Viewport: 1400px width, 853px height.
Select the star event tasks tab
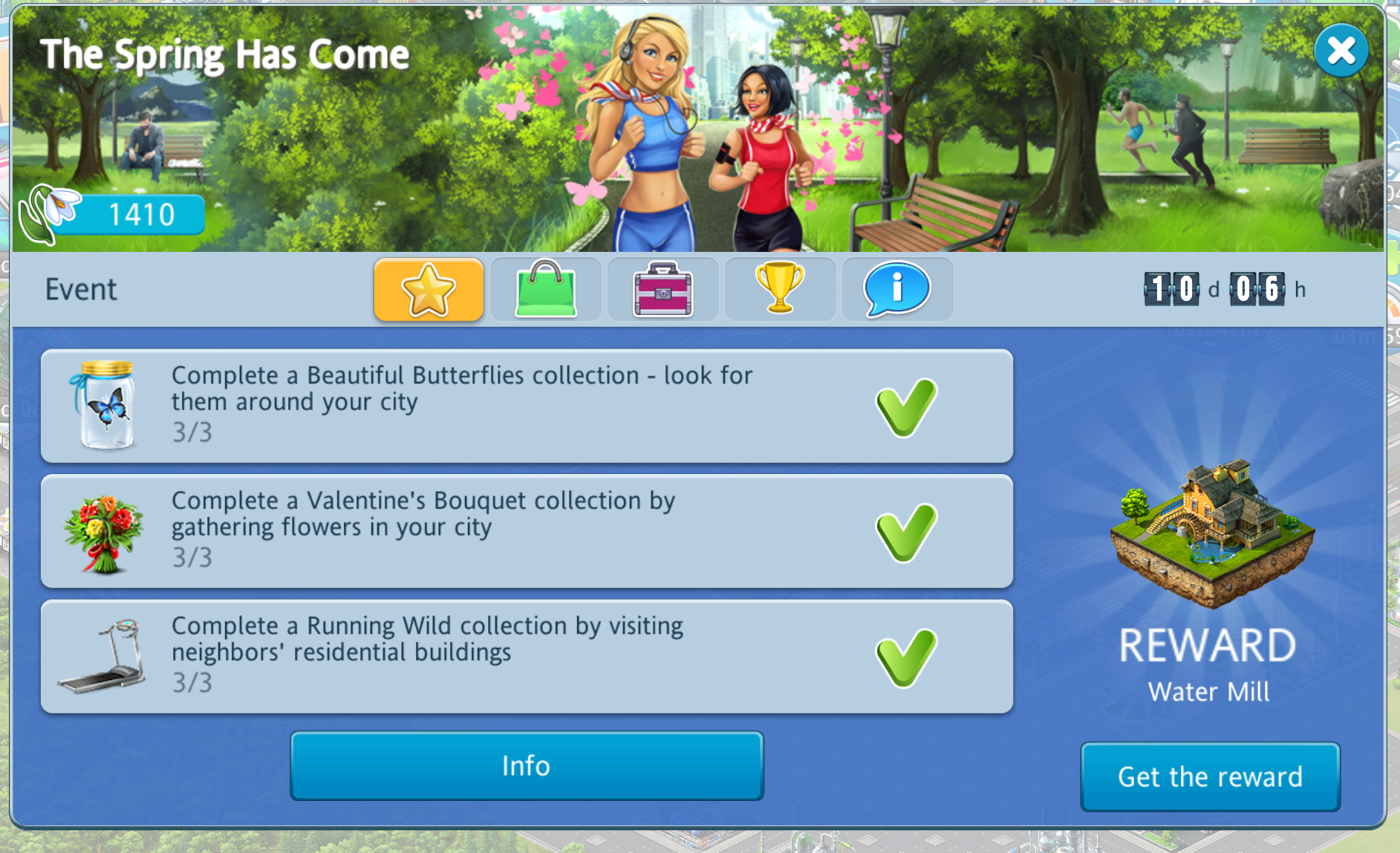[x=429, y=289]
